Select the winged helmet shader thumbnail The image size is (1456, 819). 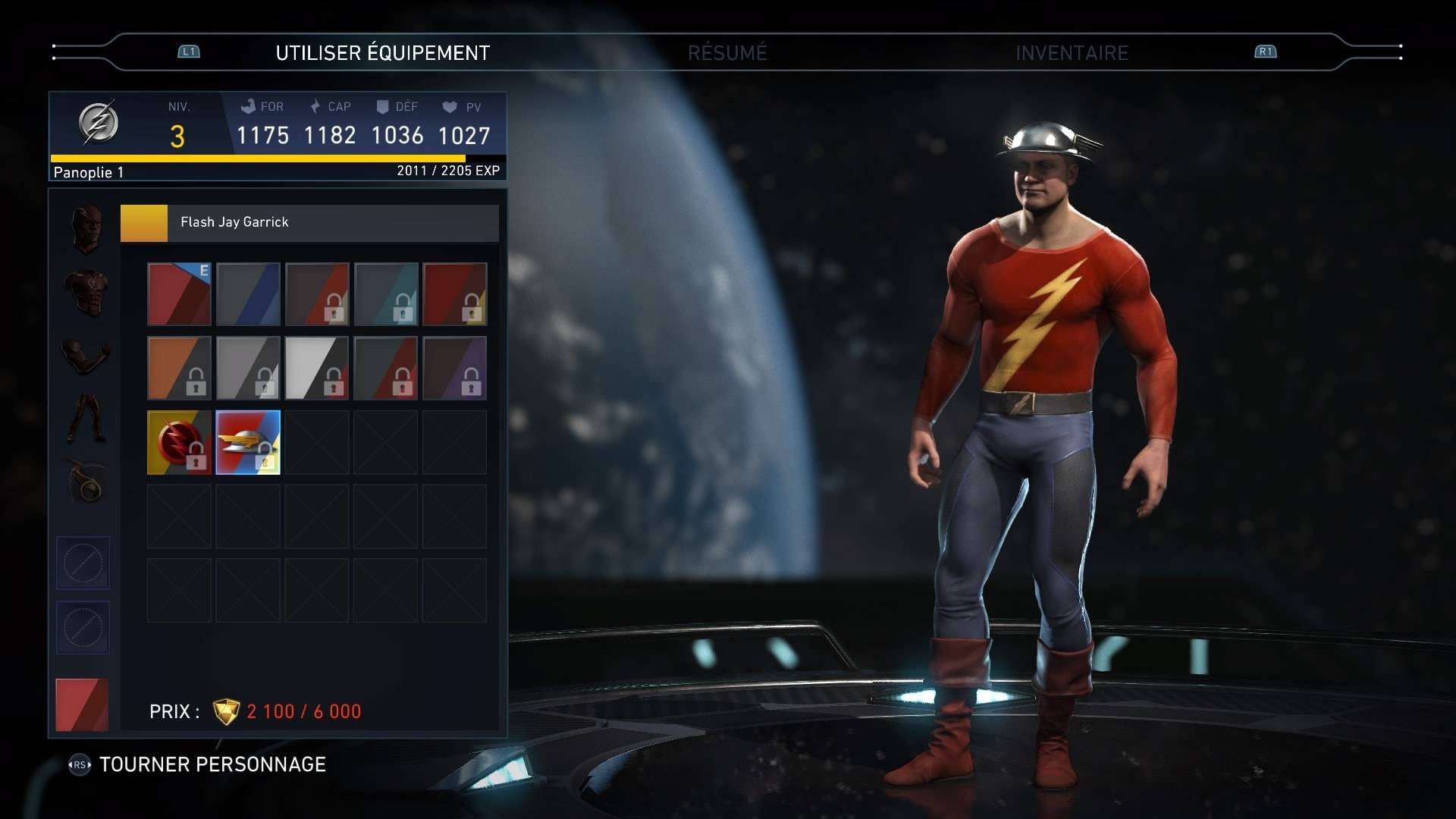pyautogui.click(x=248, y=442)
